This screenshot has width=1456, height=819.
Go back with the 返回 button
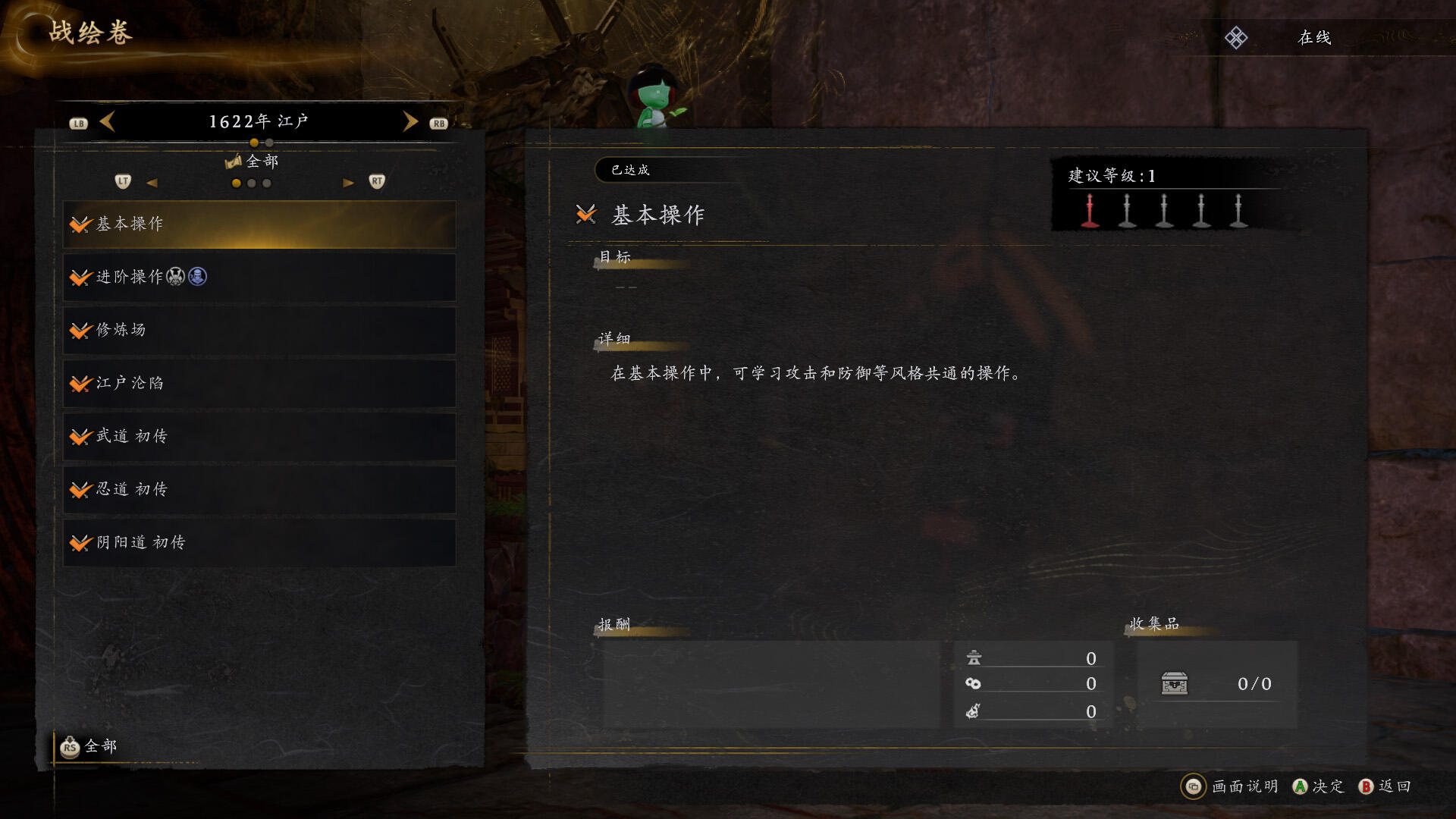click(1385, 786)
